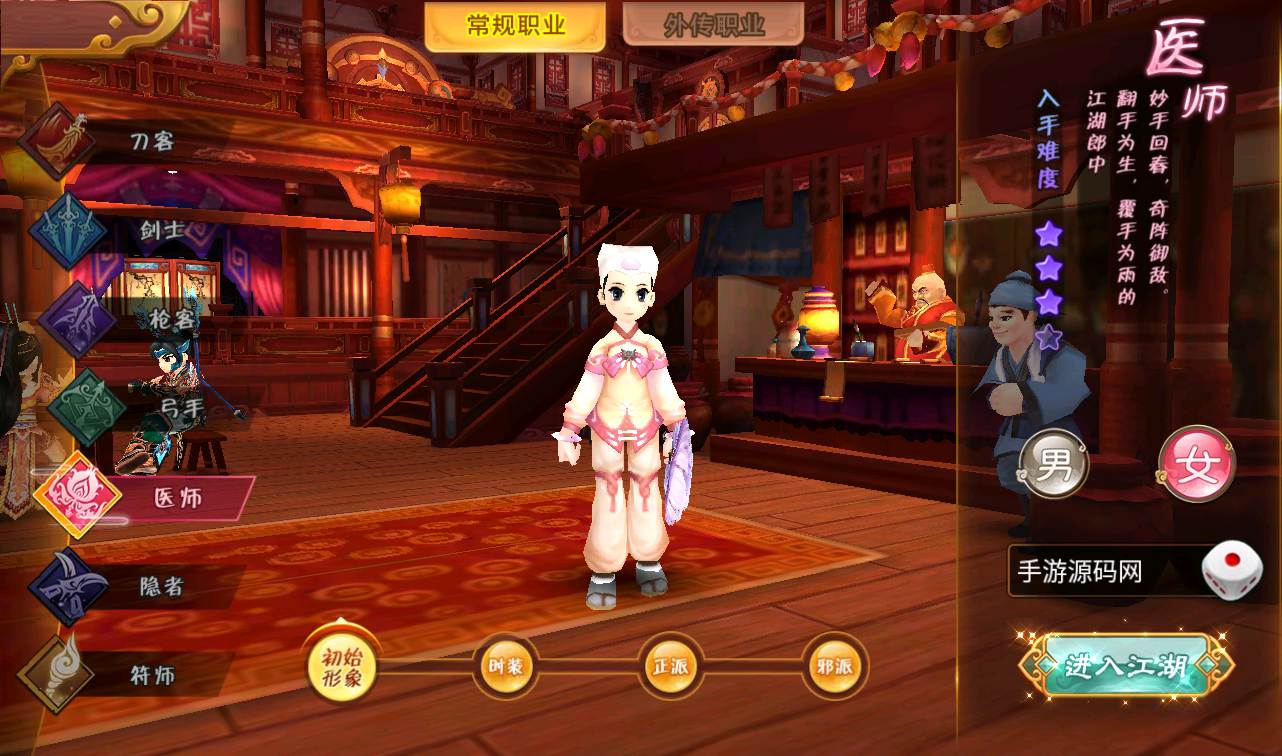Click the character name field

[x=1100, y=572]
